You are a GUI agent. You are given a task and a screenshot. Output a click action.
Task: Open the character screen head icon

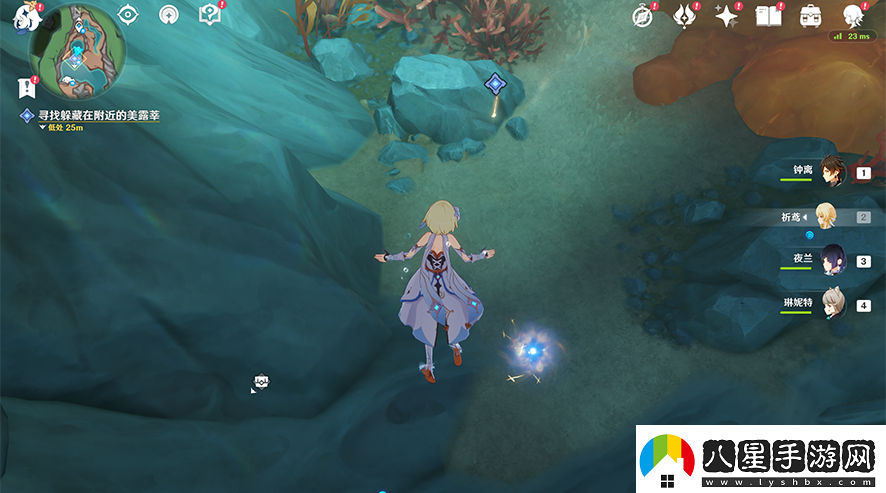[853, 16]
